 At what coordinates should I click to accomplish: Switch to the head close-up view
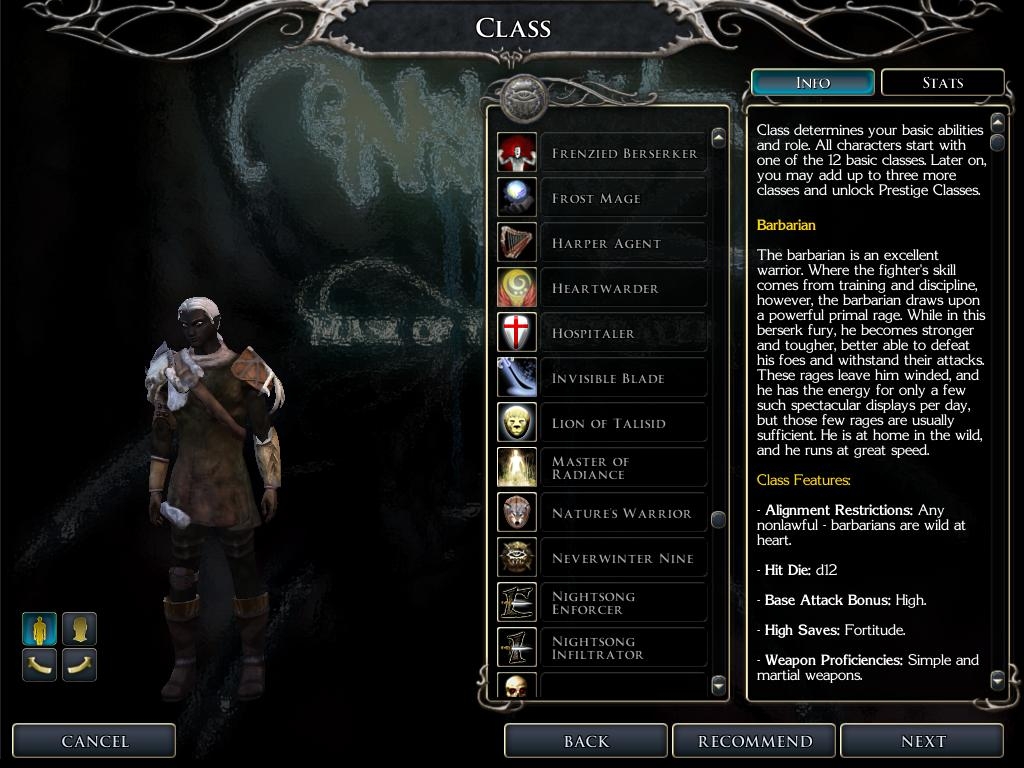[x=80, y=629]
